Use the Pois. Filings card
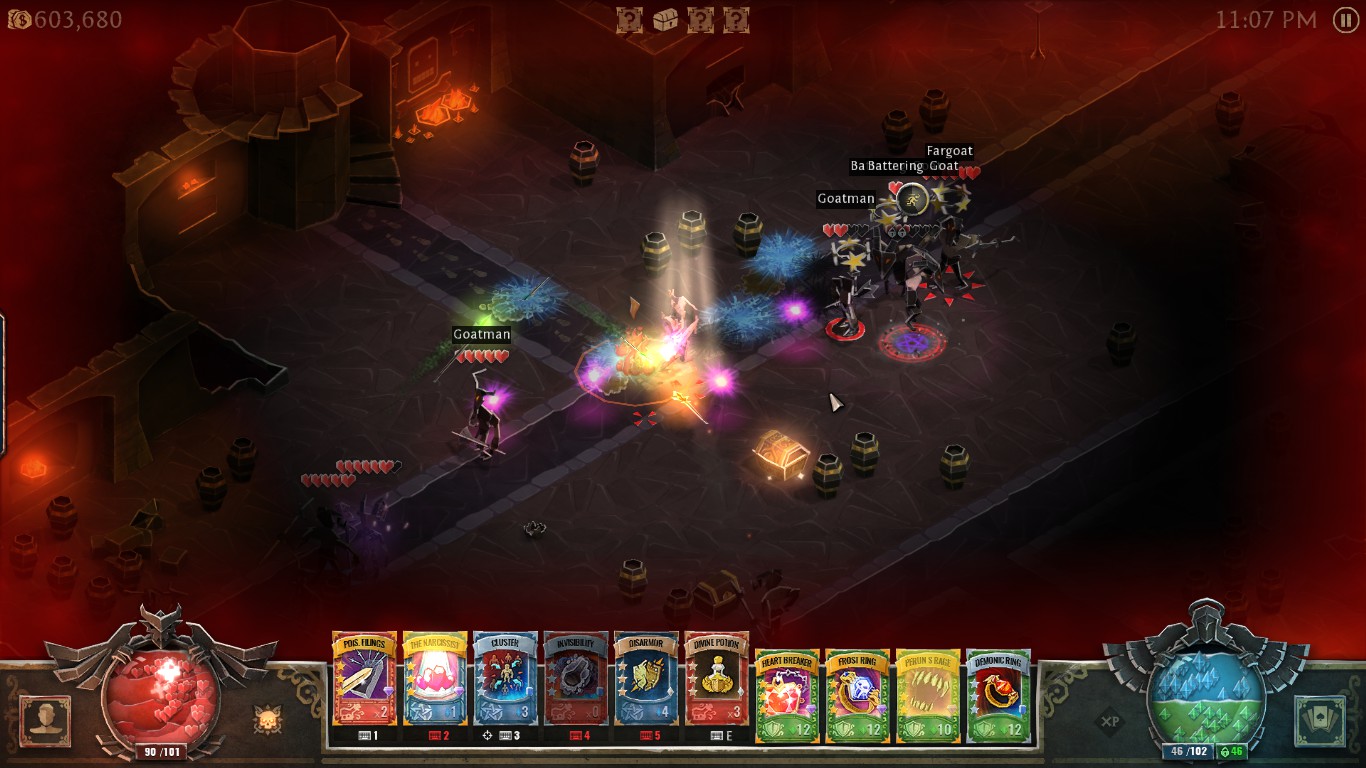The height and width of the screenshot is (768, 1366). coord(365,678)
